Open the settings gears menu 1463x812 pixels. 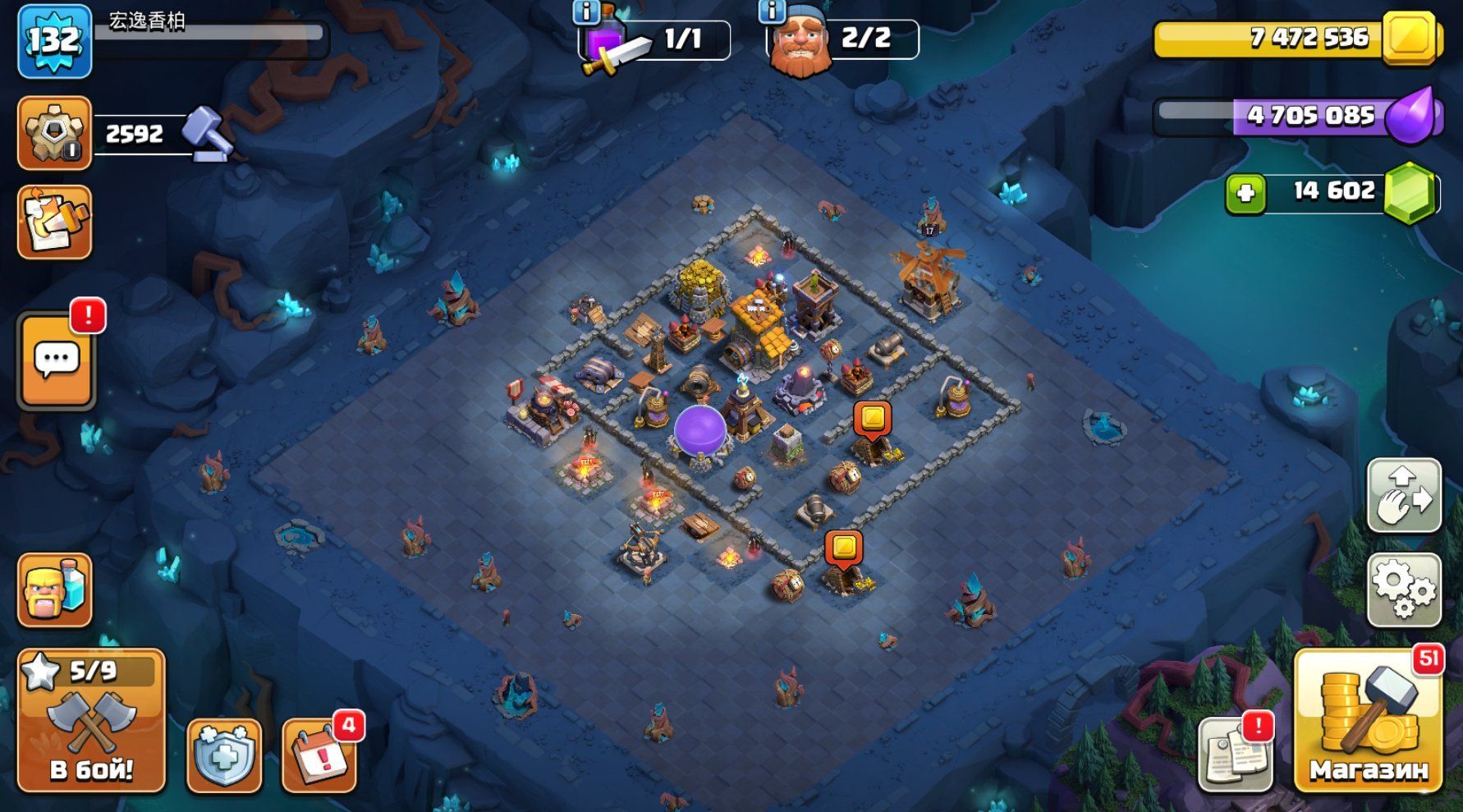(1404, 589)
